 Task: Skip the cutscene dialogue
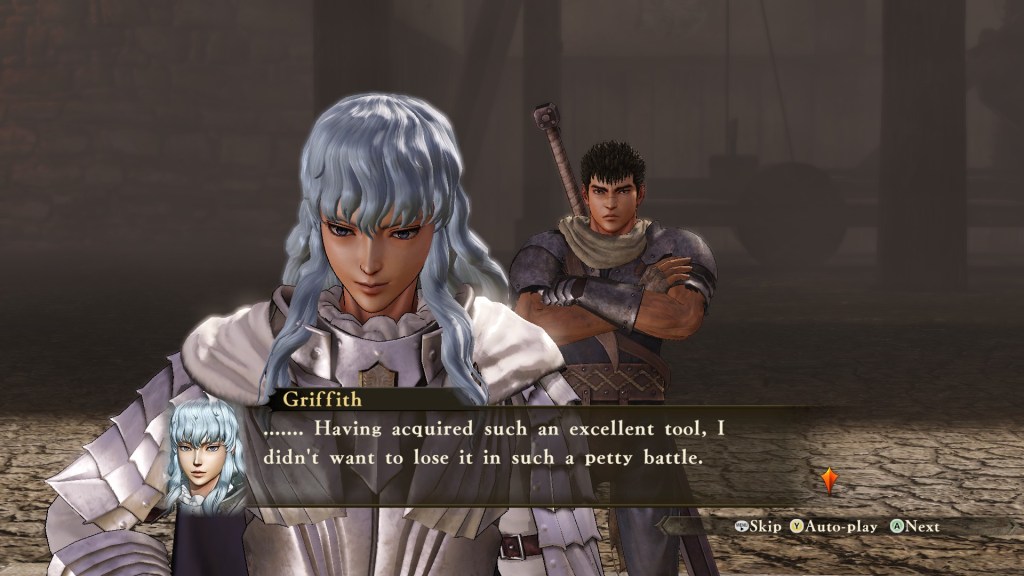tap(757, 526)
